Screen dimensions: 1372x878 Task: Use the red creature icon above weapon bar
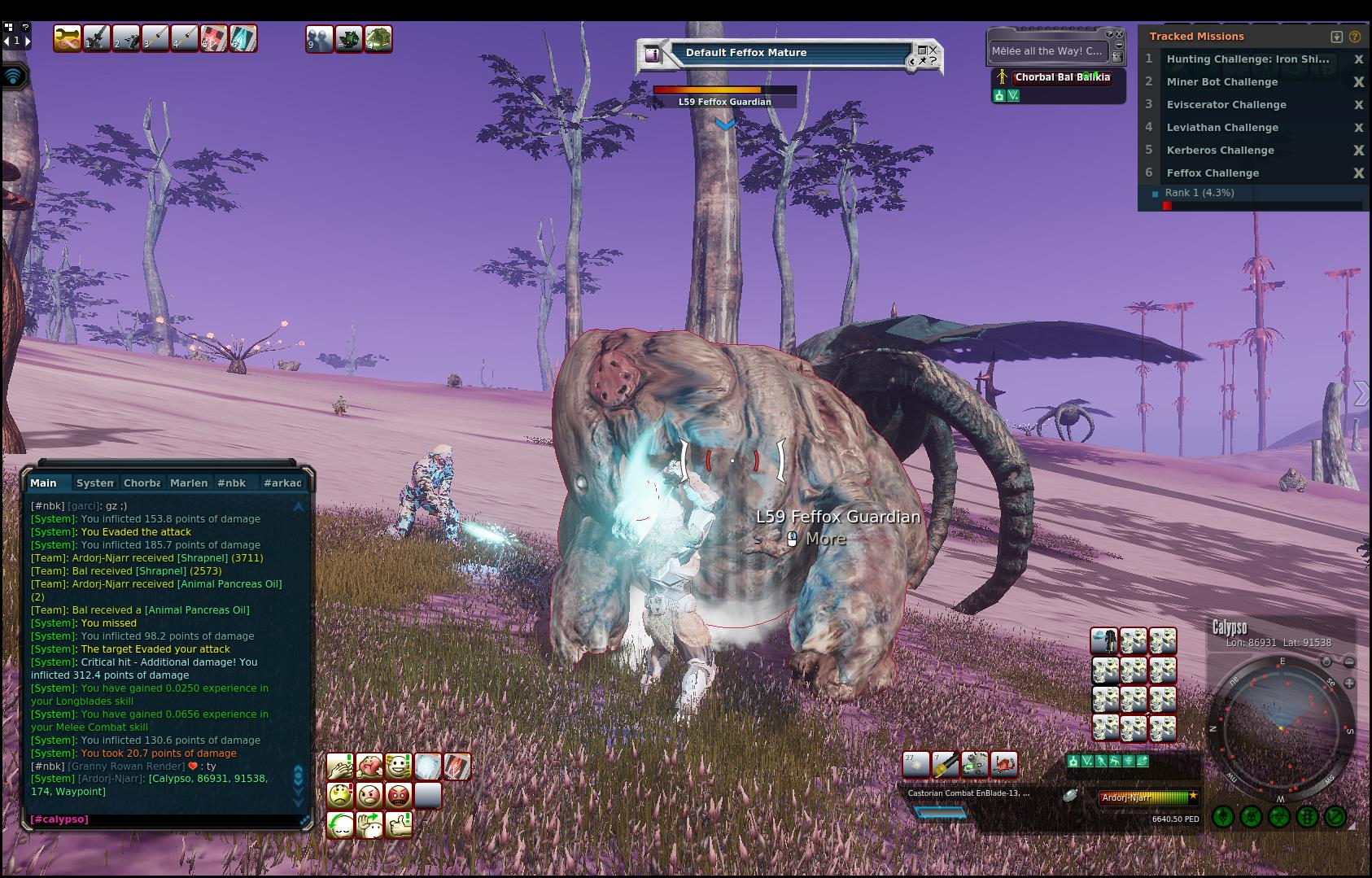coord(1004,765)
